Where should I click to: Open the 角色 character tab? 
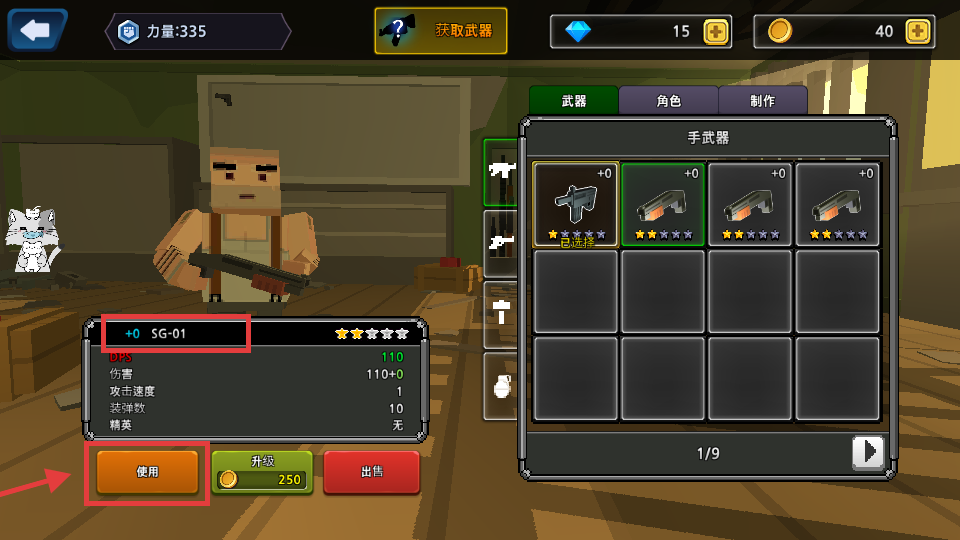pos(668,101)
